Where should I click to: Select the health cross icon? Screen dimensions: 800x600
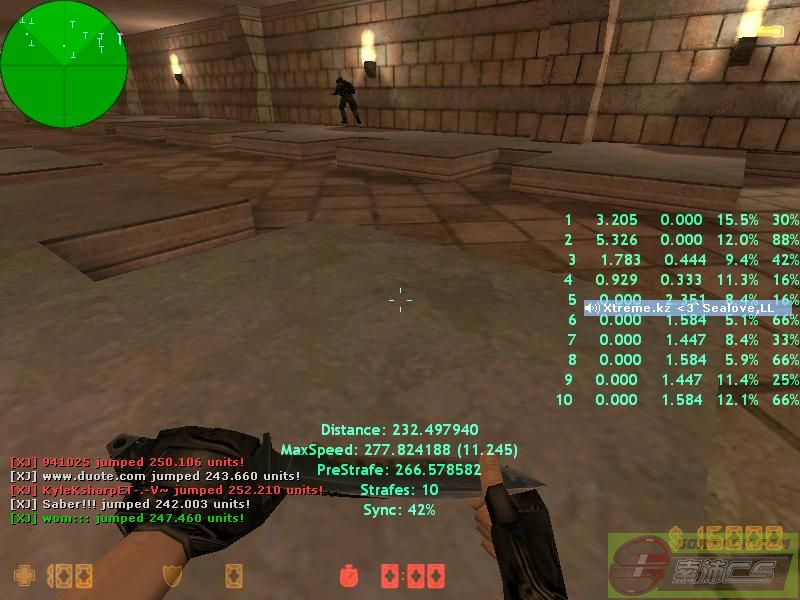coord(23,576)
